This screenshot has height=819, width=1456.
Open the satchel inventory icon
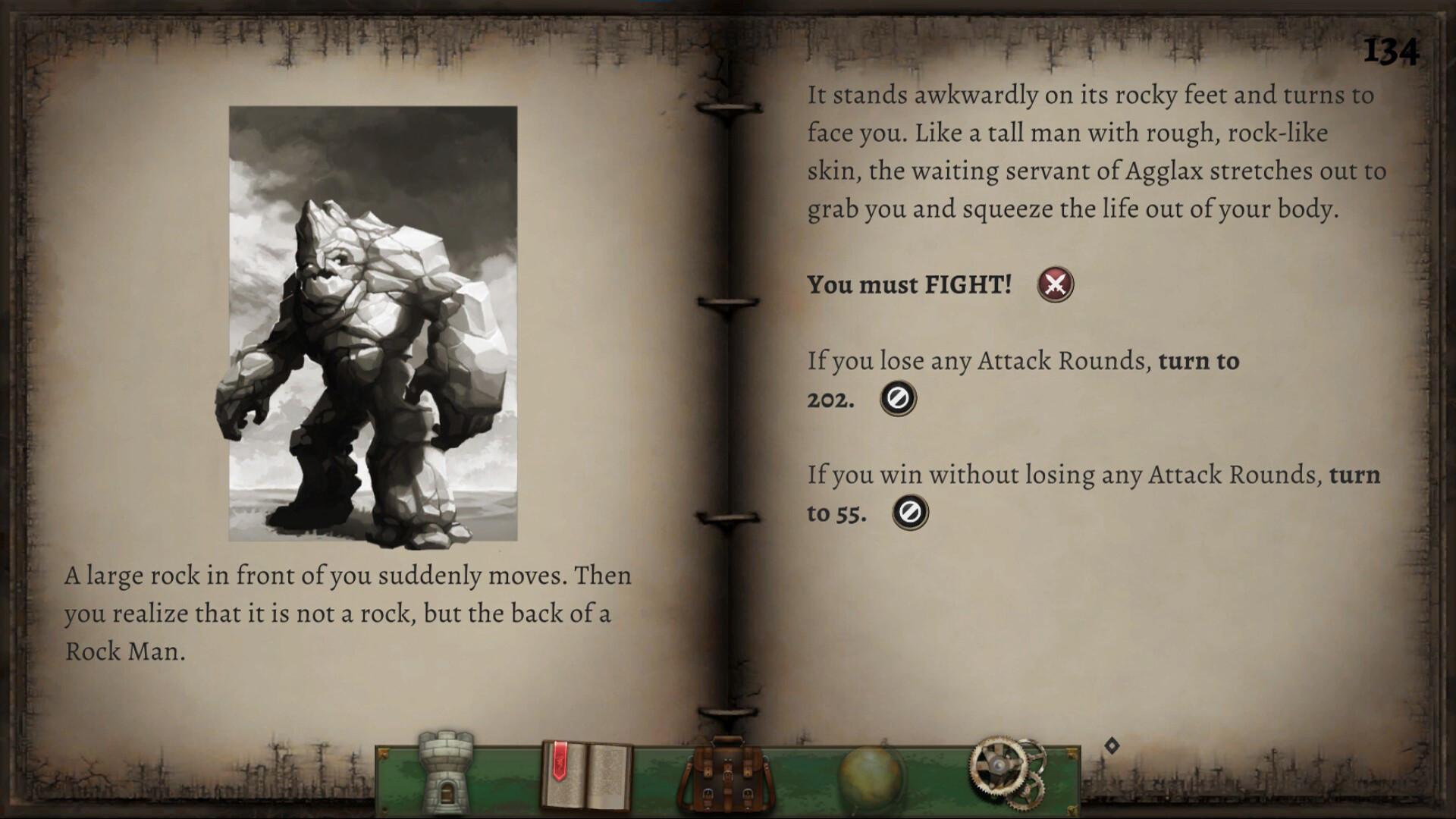click(x=728, y=773)
